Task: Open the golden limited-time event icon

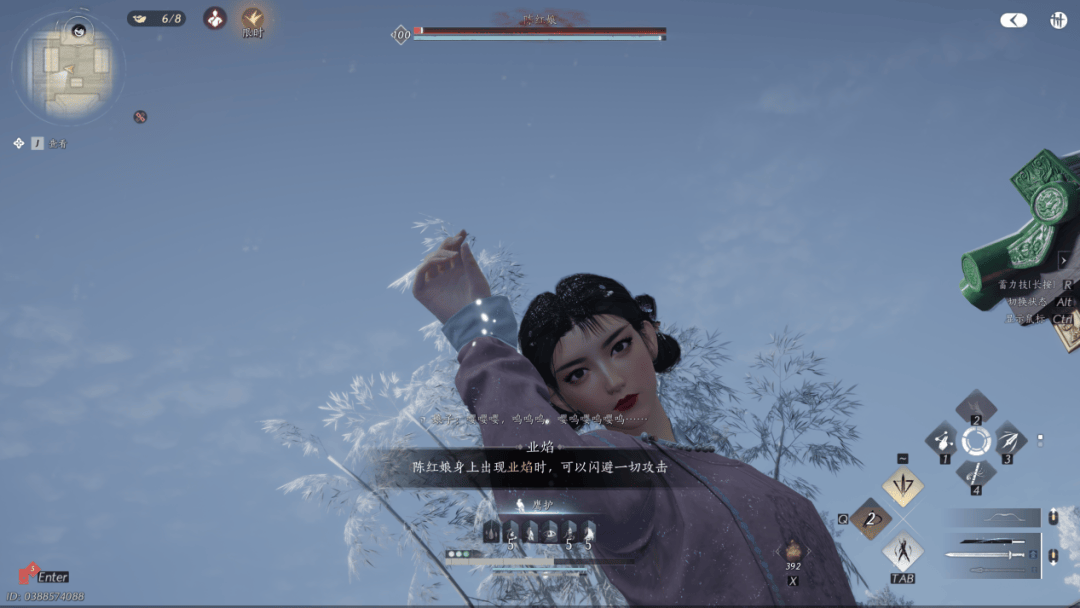Action: tap(253, 18)
